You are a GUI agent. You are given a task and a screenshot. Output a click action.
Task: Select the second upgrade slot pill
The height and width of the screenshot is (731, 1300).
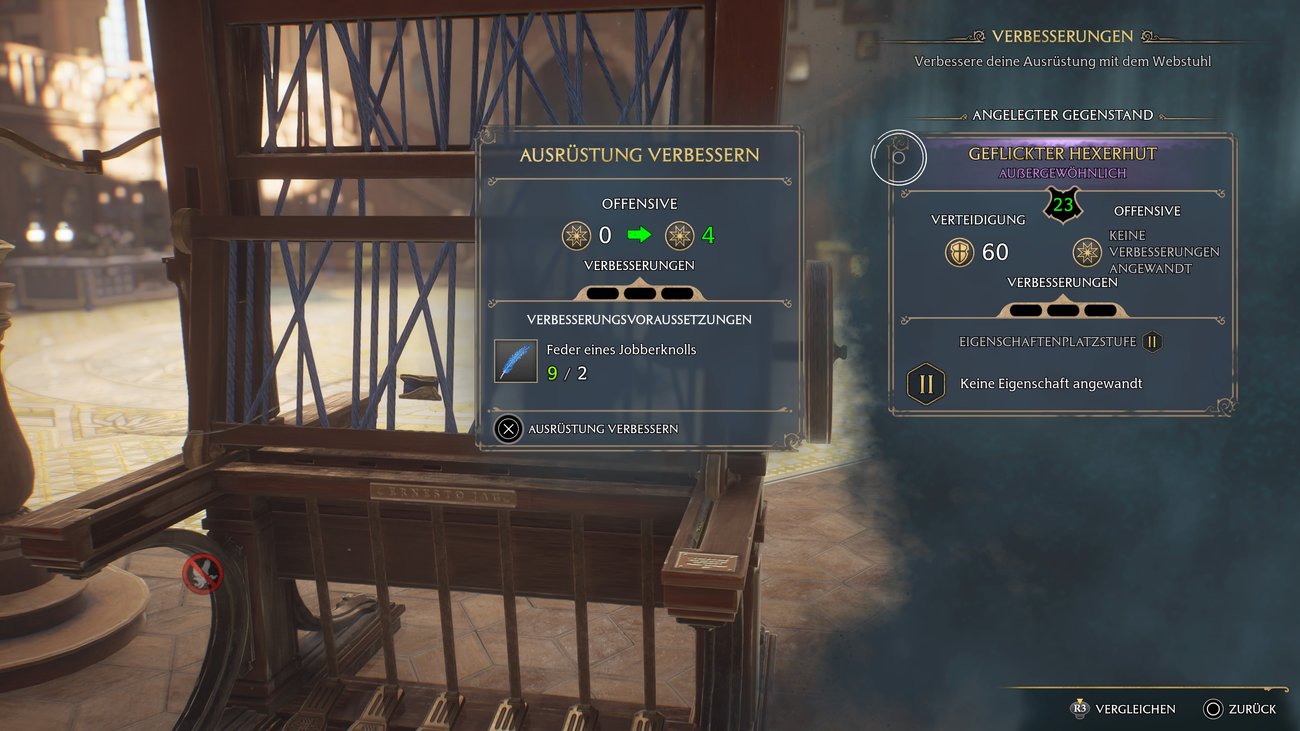click(x=640, y=292)
